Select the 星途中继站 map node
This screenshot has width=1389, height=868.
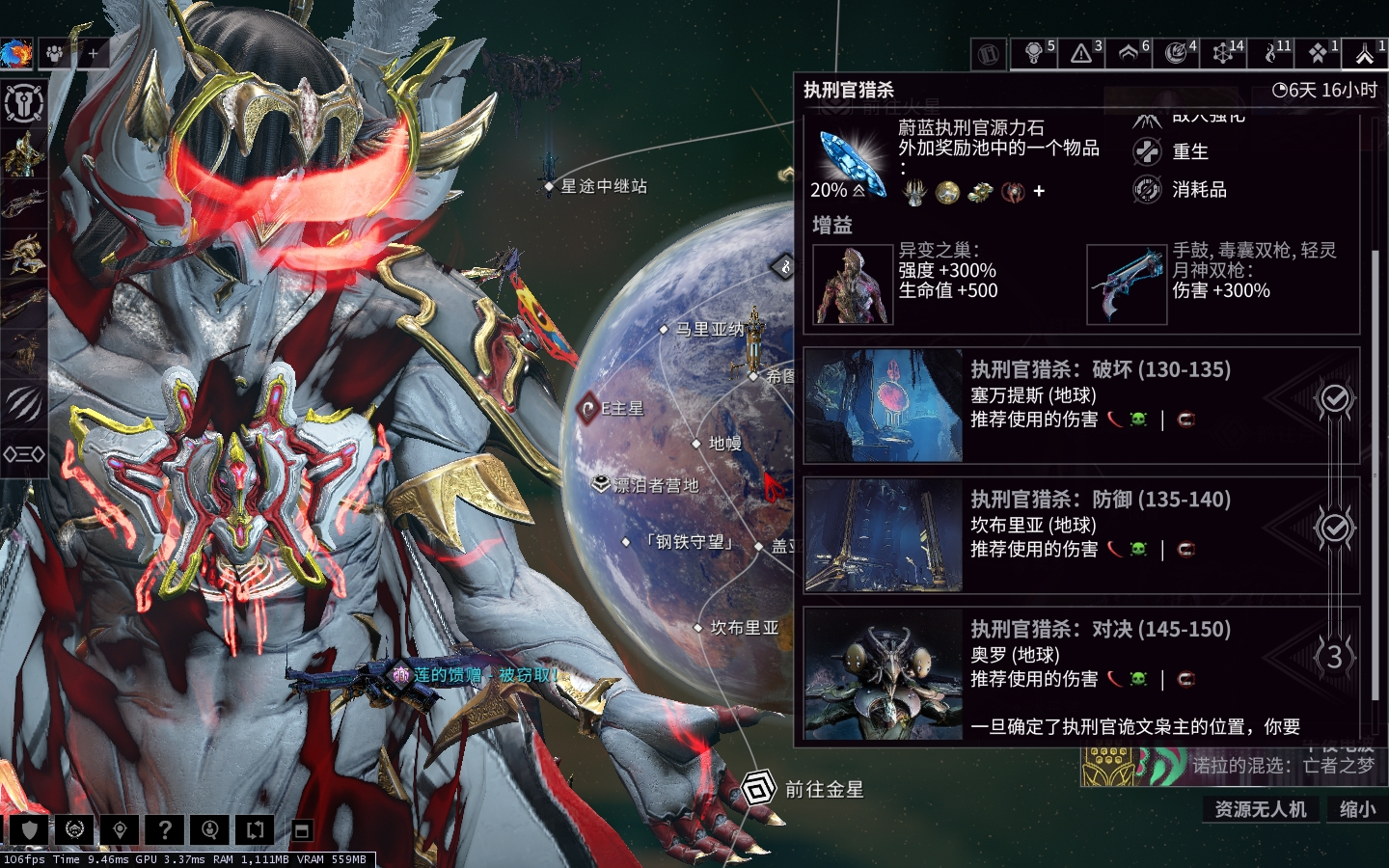tap(549, 186)
